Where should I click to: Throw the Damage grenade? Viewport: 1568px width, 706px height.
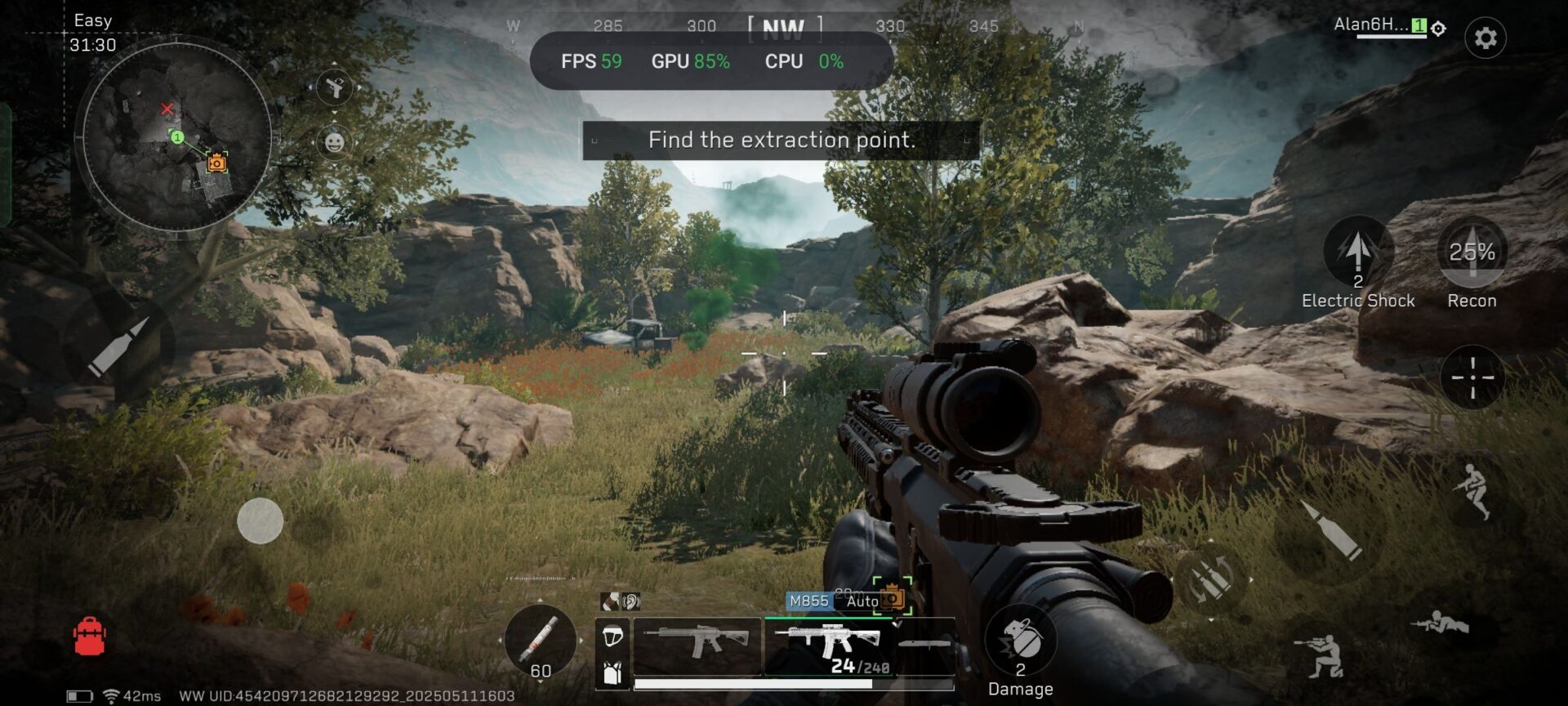click(x=1020, y=642)
